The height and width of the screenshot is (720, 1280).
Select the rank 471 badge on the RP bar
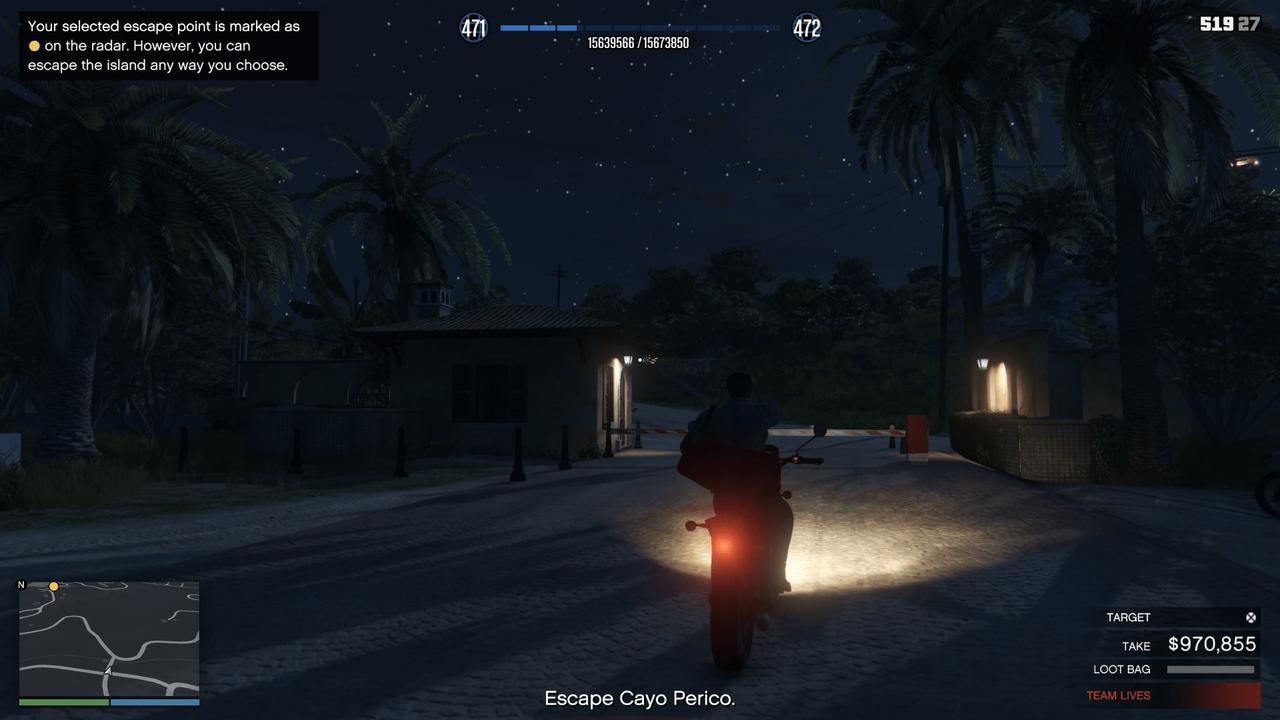click(472, 27)
